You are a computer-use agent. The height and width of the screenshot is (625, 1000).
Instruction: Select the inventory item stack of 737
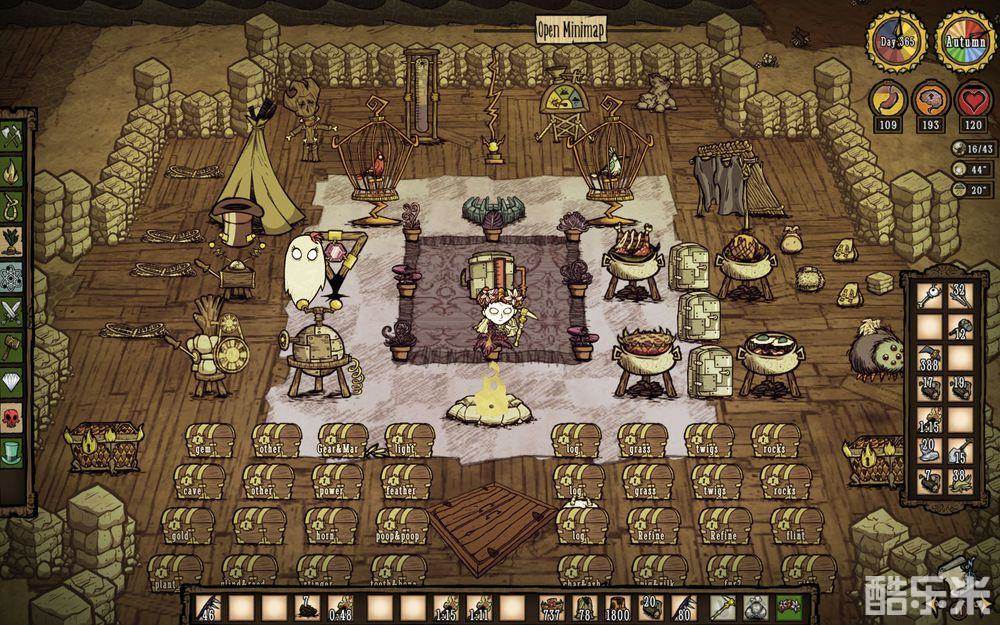(551, 606)
